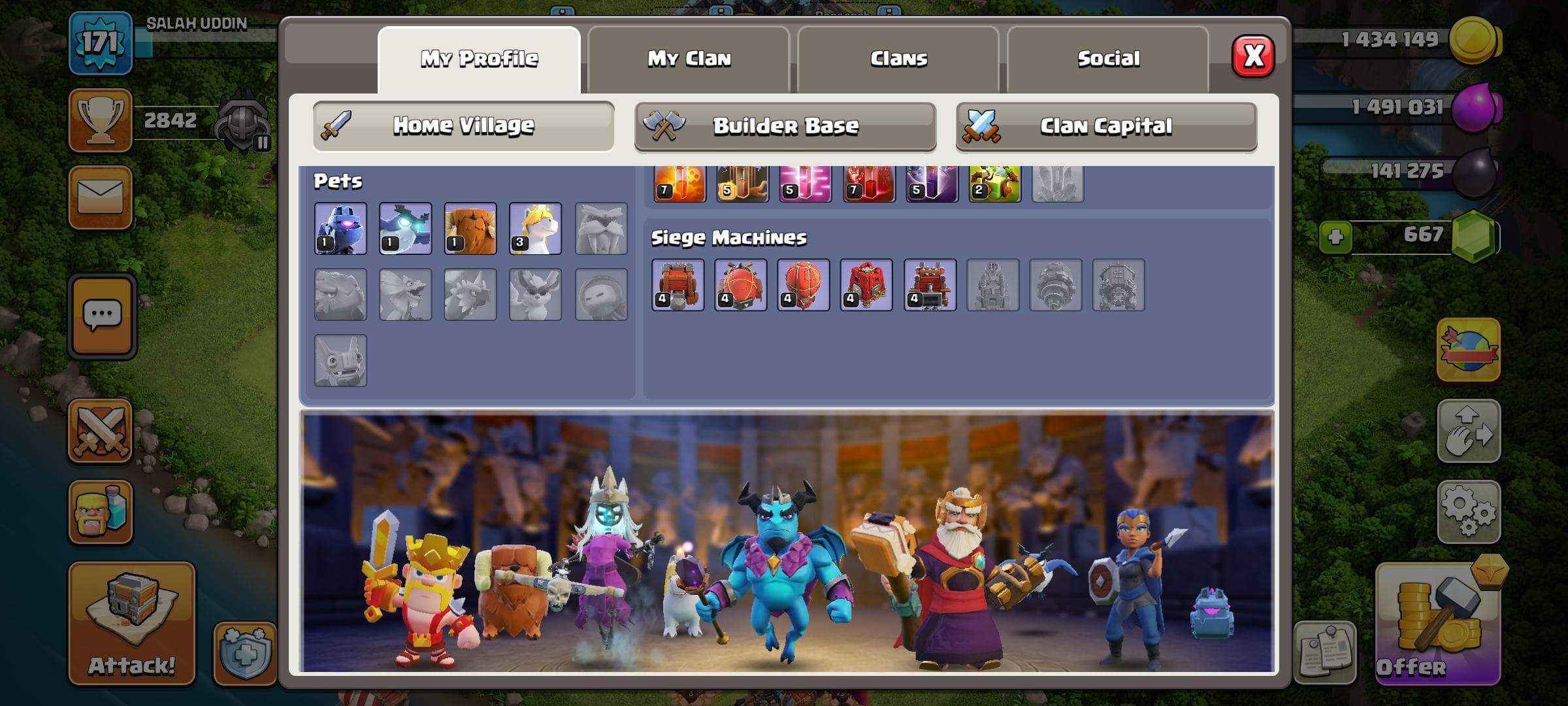Close the profile window

1252,56
